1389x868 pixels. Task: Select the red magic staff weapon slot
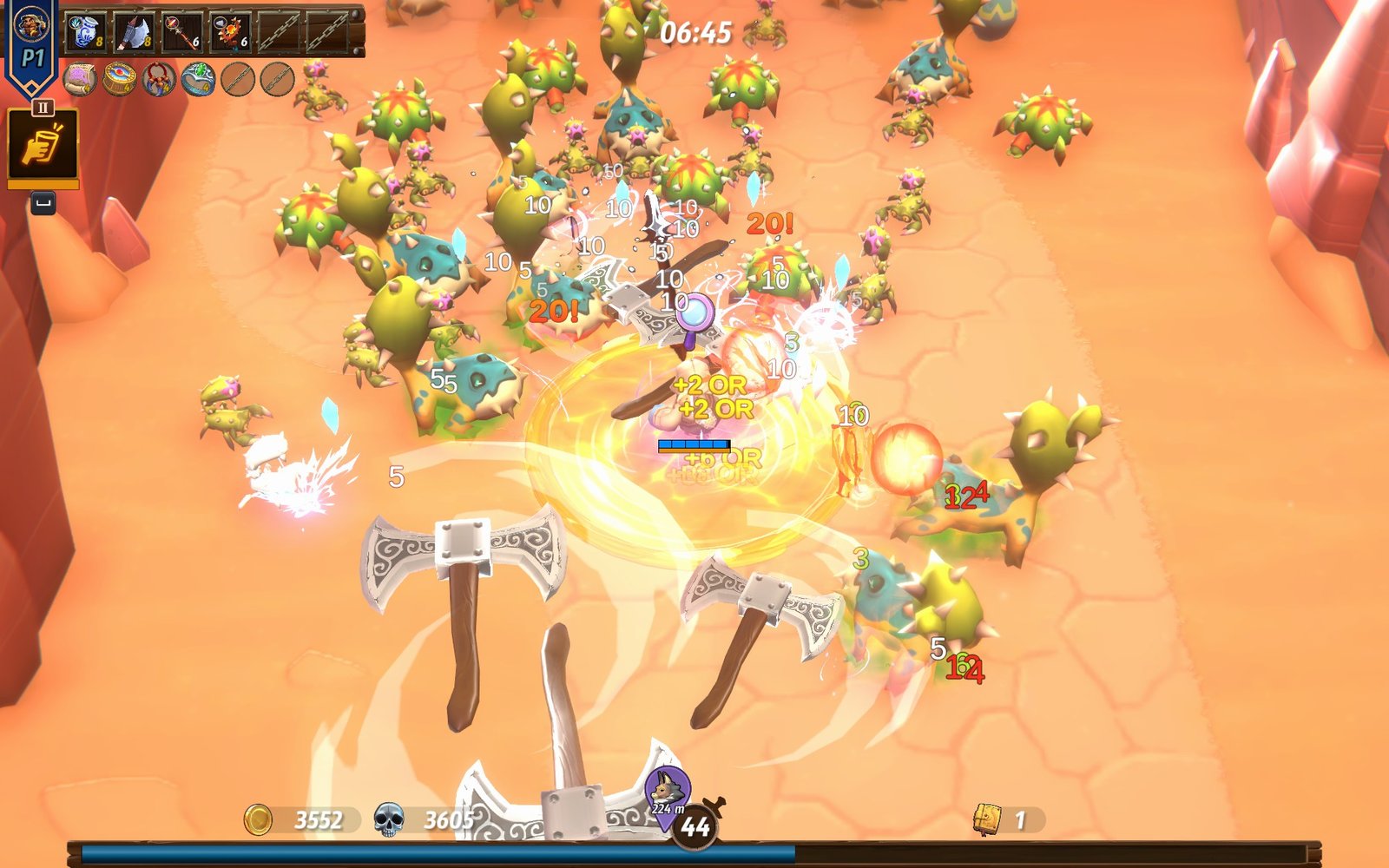(182, 31)
